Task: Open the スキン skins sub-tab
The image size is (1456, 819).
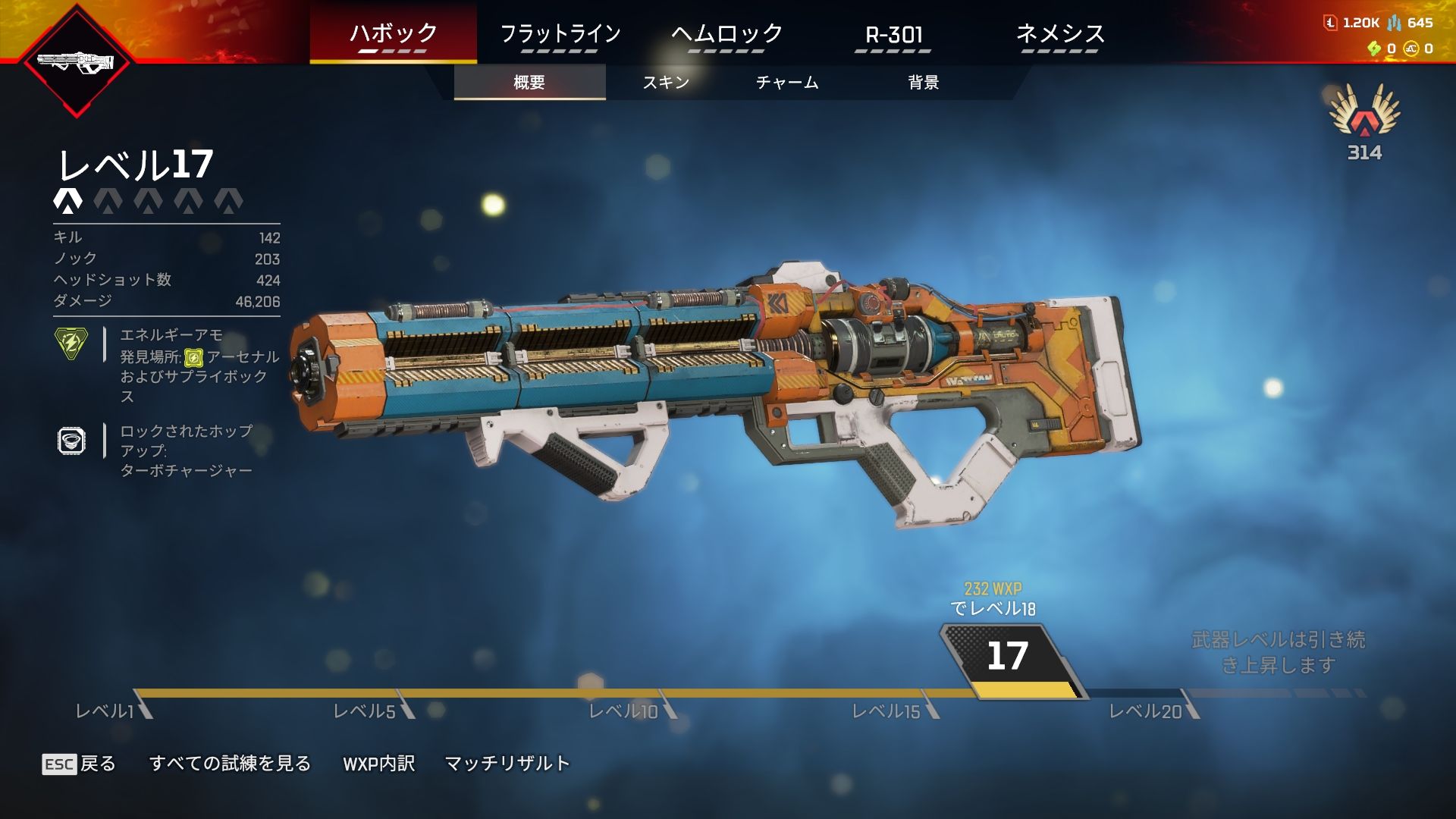Action: coord(666,82)
